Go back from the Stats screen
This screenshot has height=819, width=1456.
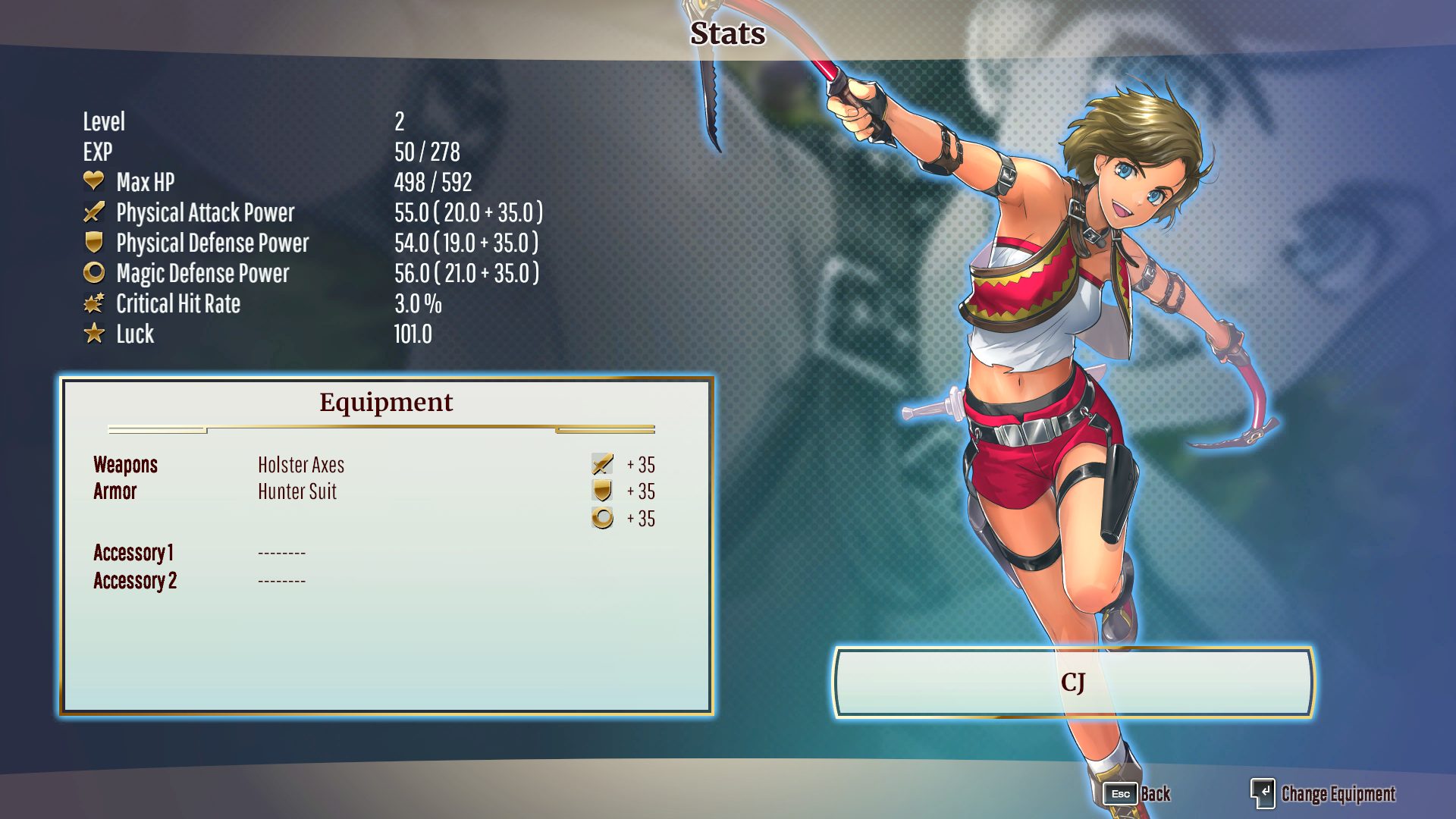1137,794
